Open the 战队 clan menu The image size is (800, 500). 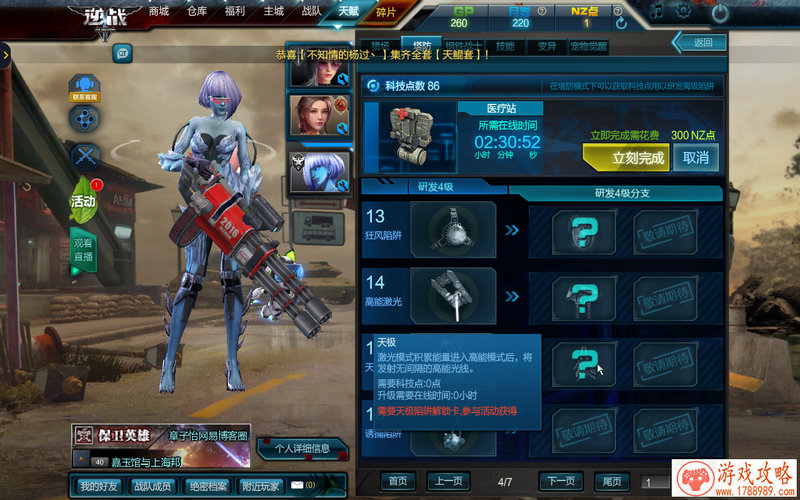tap(310, 11)
